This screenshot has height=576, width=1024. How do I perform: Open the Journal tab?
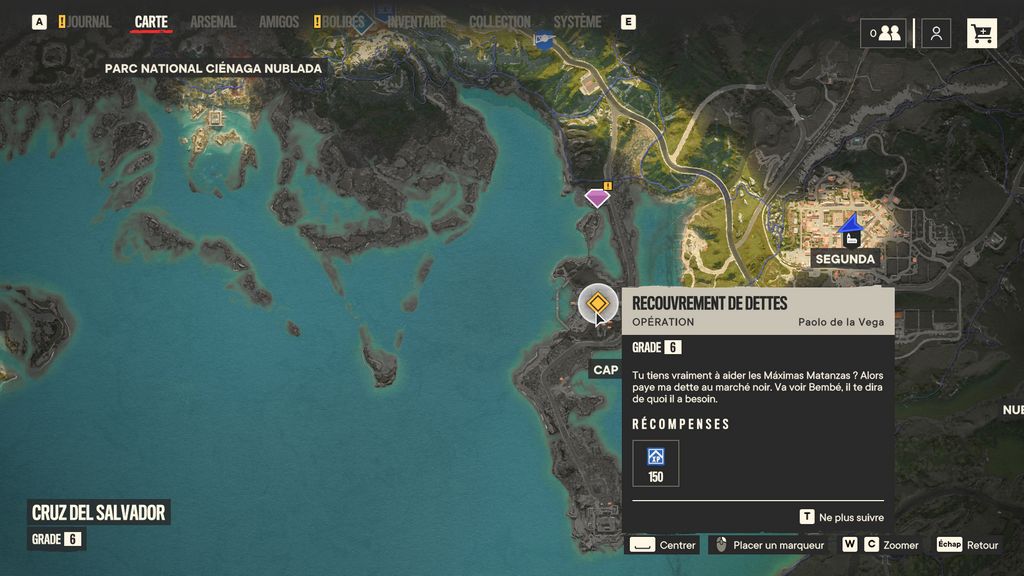pyautogui.click(x=89, y=22)
